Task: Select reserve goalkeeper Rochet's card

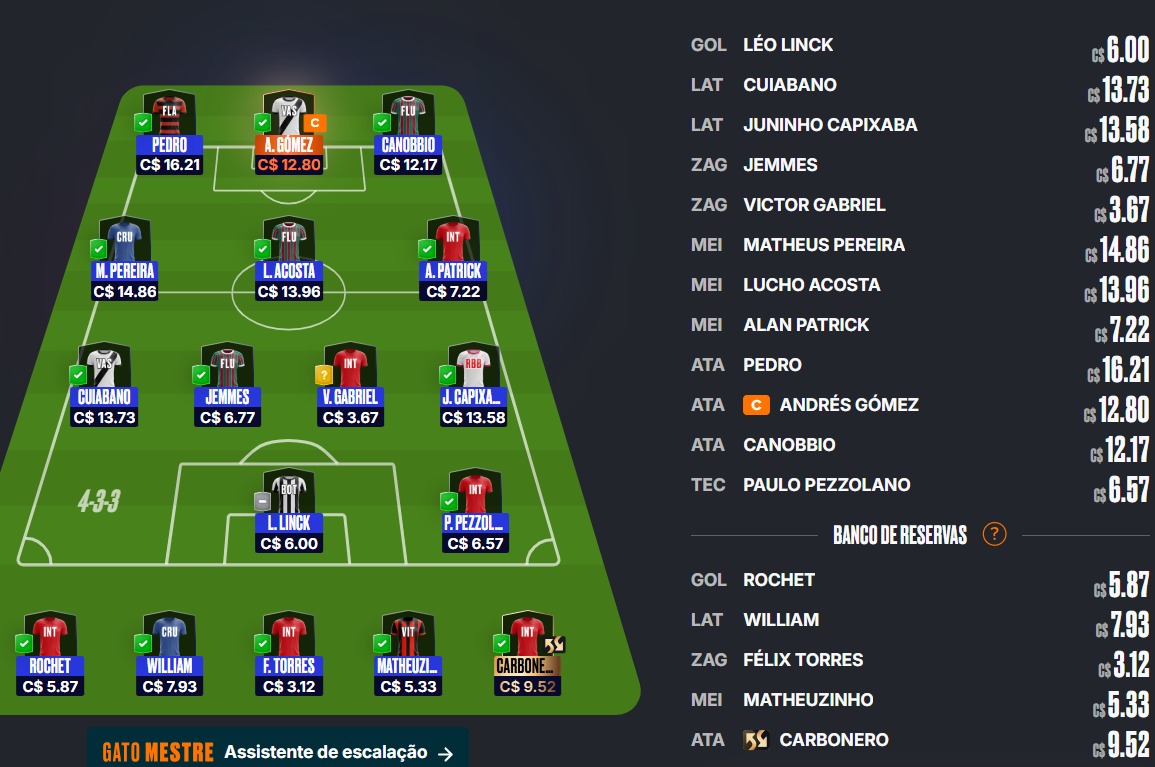Action: click(x=49, y=654)
